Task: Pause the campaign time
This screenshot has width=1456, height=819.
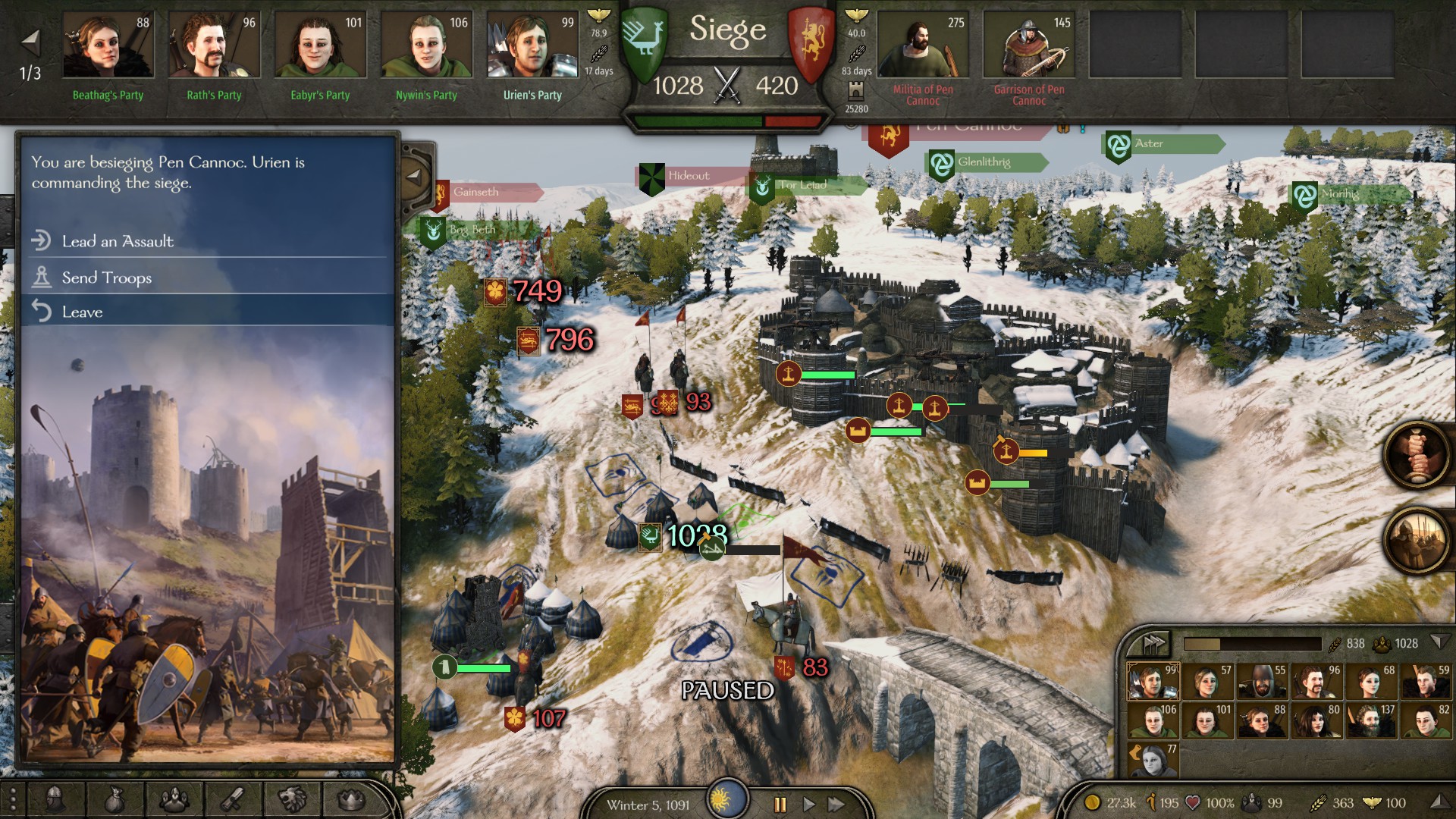Action: 780,804
